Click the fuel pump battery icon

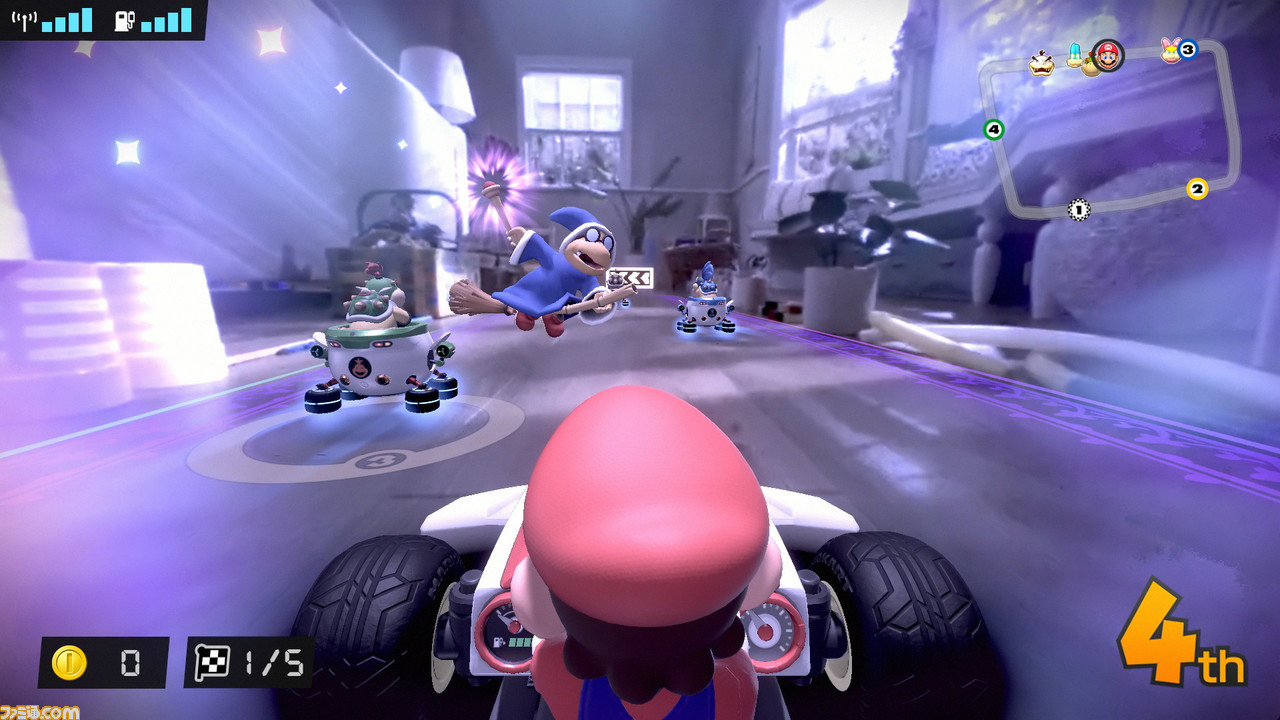click(x=123, y=20)
